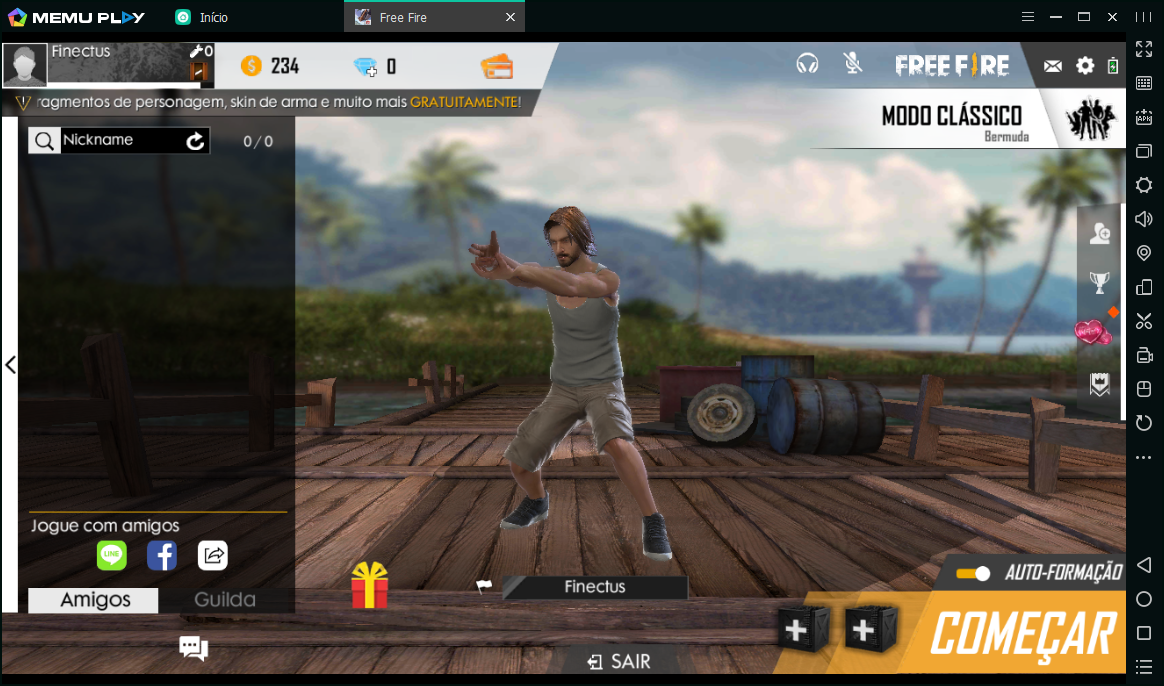Open the chat bubble icon
This screenshot has height=686, width=1164.
point(193,648)
